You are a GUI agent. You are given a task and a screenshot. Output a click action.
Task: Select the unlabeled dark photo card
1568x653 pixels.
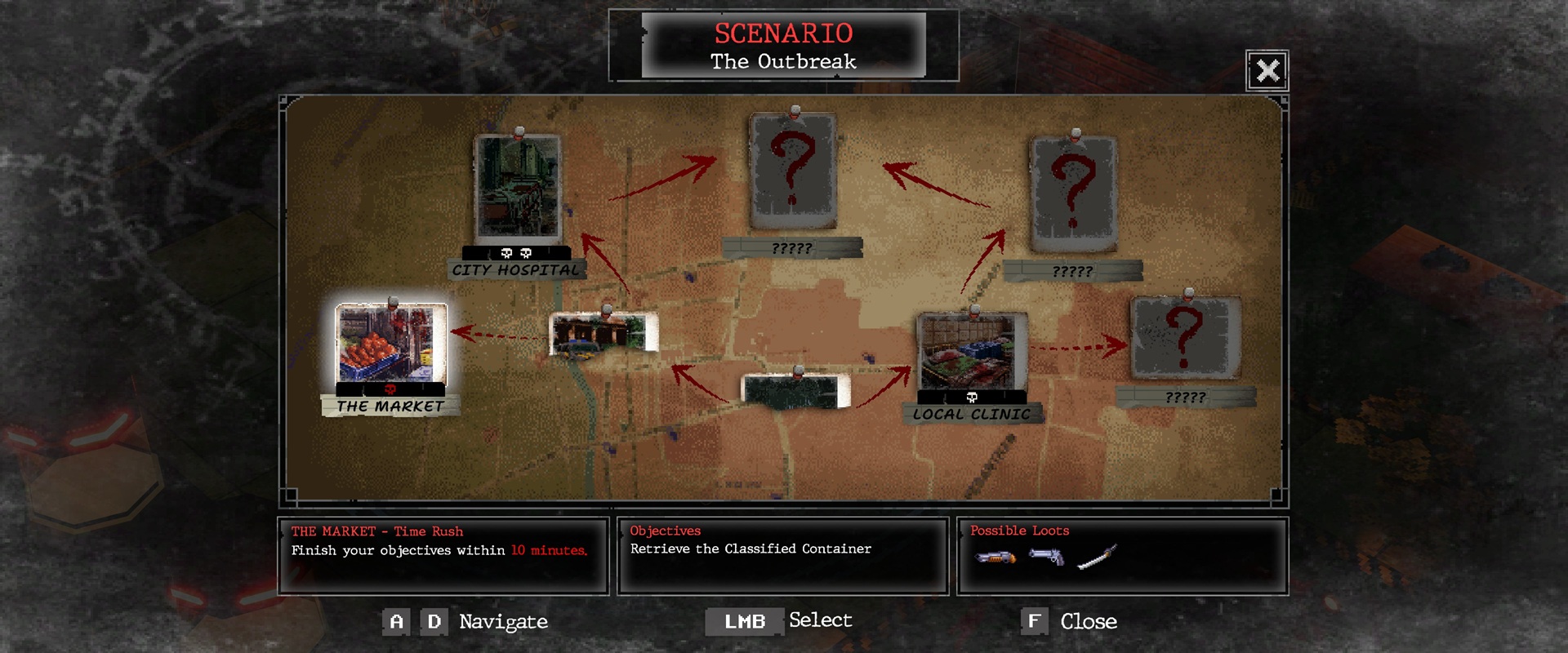click(x=795, y=391)
